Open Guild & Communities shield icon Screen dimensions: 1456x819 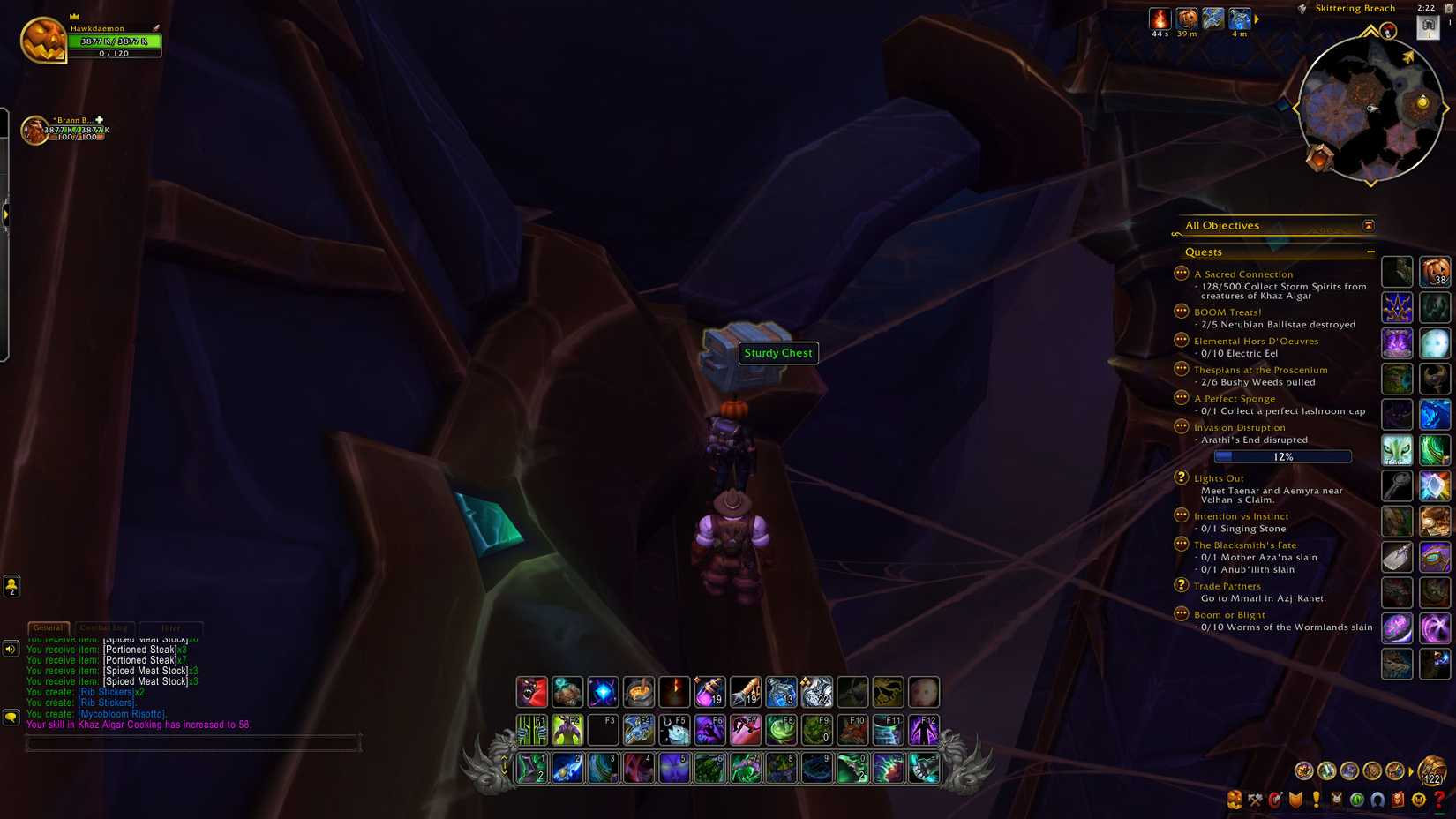tap(1296, 800)
